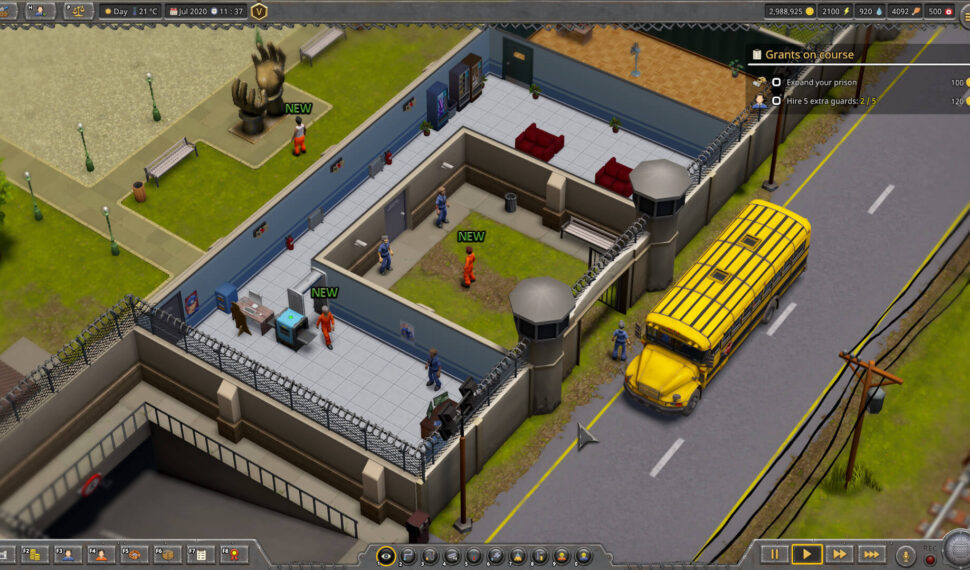The image size is (970, 570).
Task: Open the F5 basketball activities menu
Action: [134, 554]
